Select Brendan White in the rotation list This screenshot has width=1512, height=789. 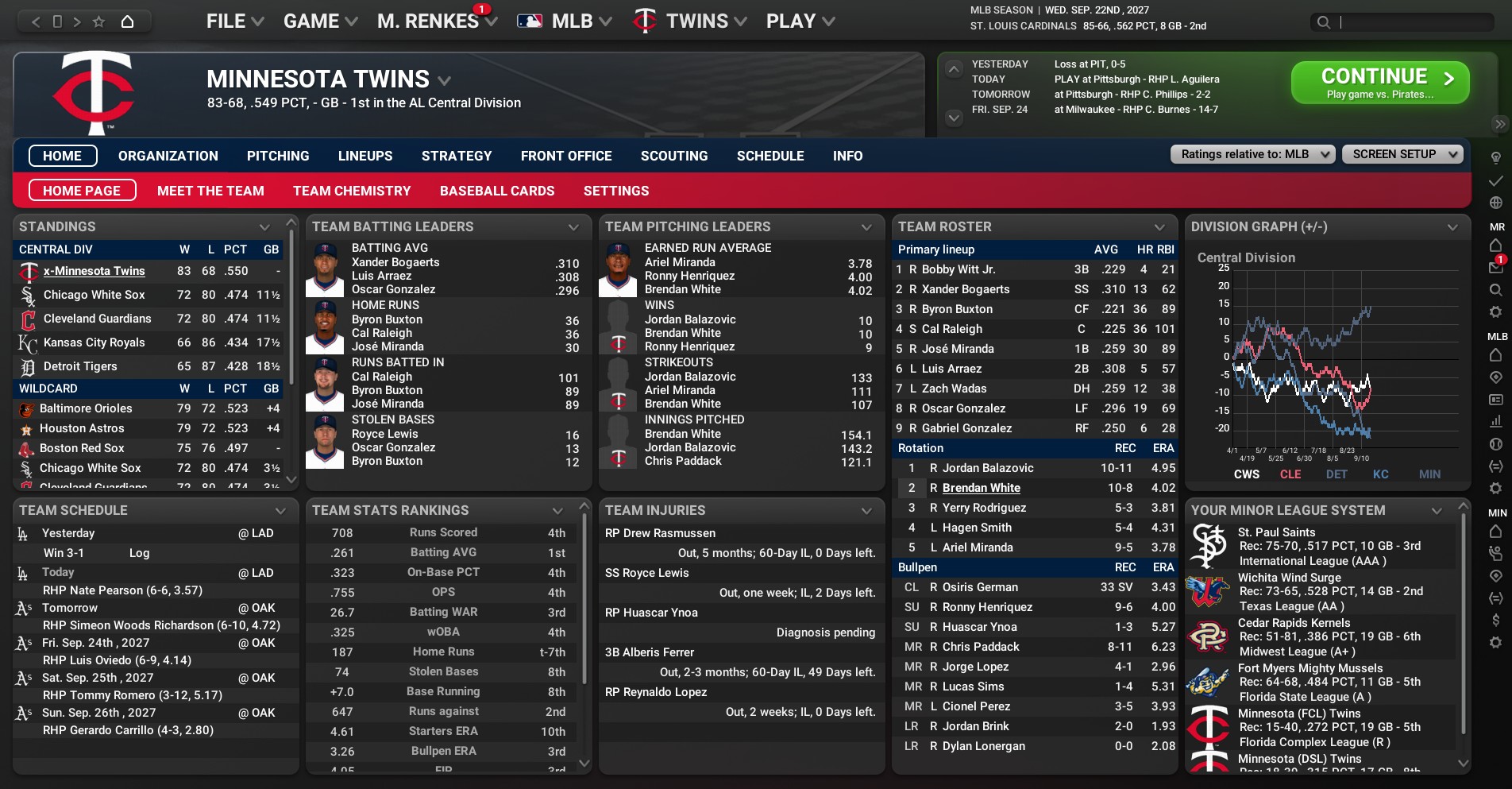981,488
